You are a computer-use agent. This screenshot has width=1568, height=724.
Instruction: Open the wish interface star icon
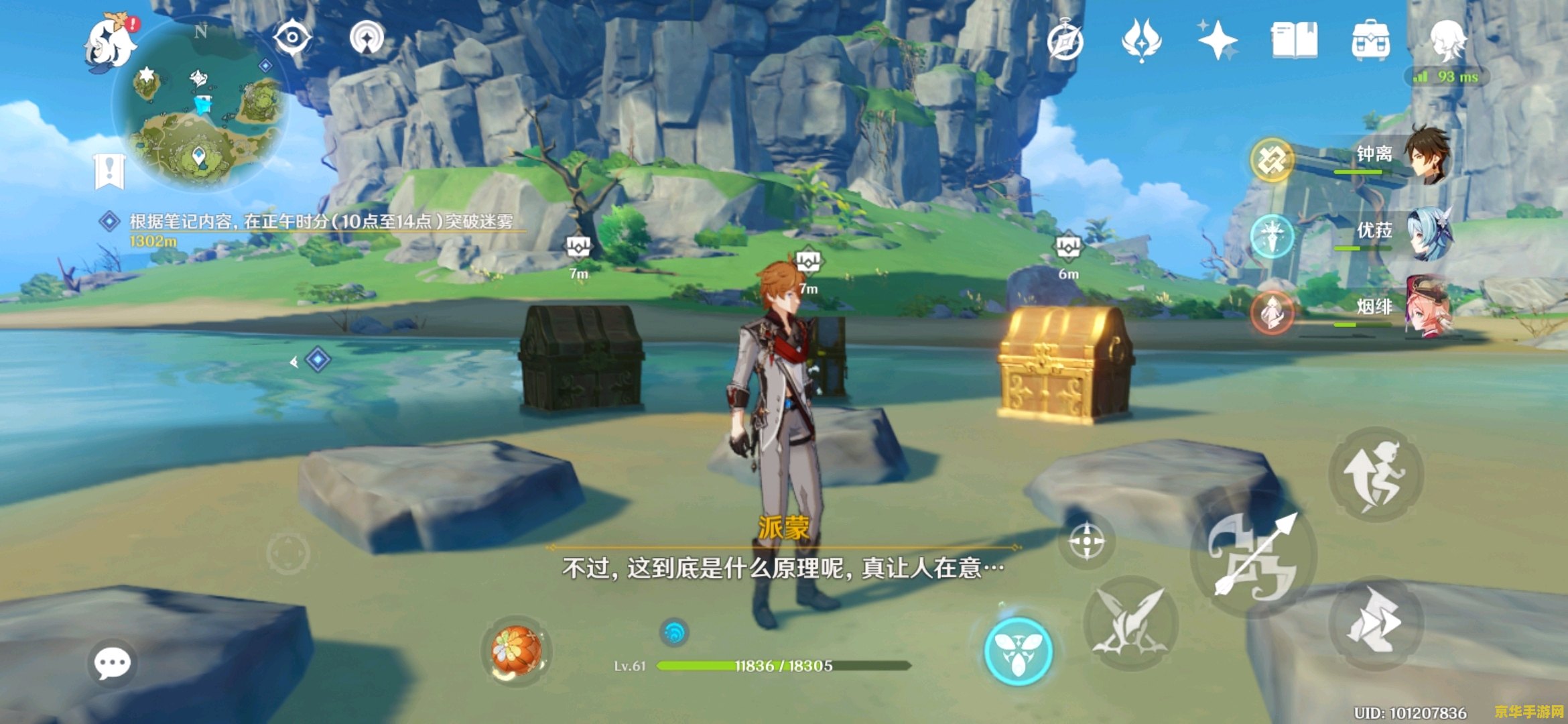[1220, 40]
